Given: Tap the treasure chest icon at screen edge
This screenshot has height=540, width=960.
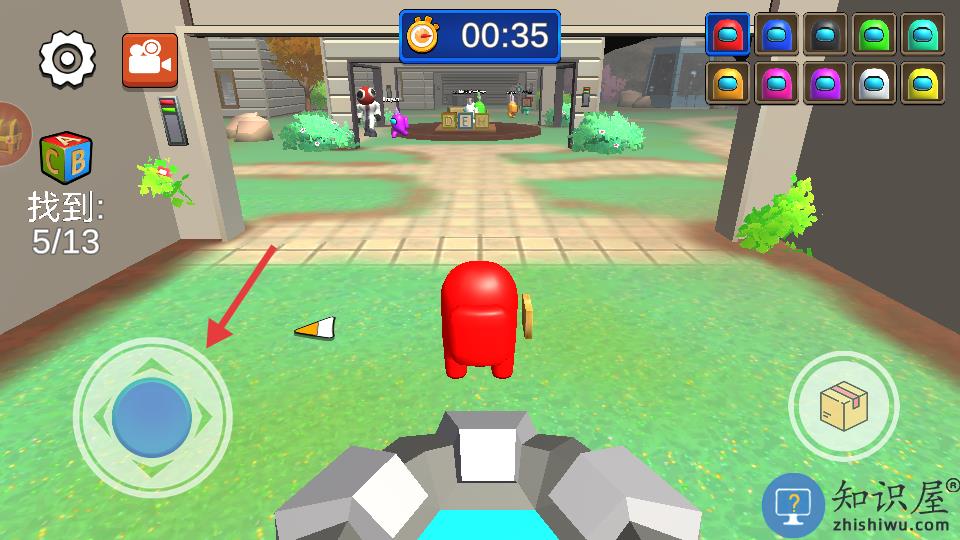Looking at the screenshot, I should [x=12, y=134].
